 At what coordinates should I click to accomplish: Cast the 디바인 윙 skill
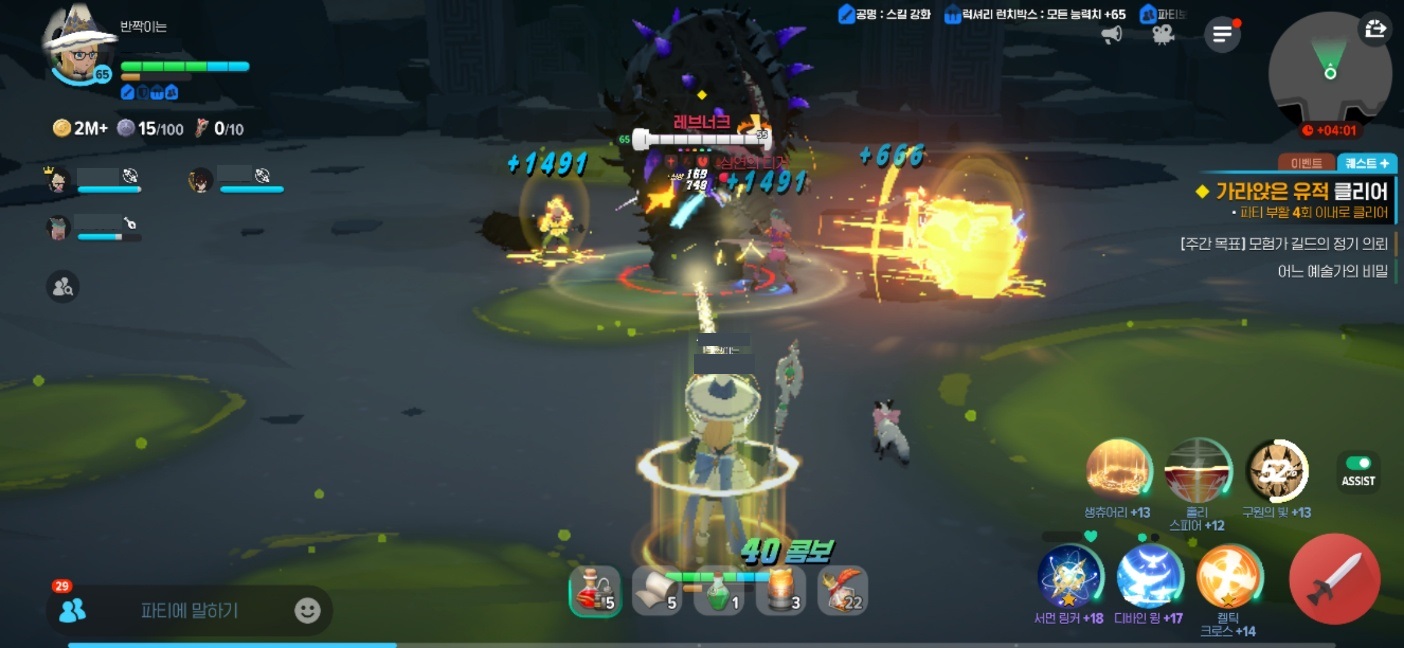pos(1149,578)
